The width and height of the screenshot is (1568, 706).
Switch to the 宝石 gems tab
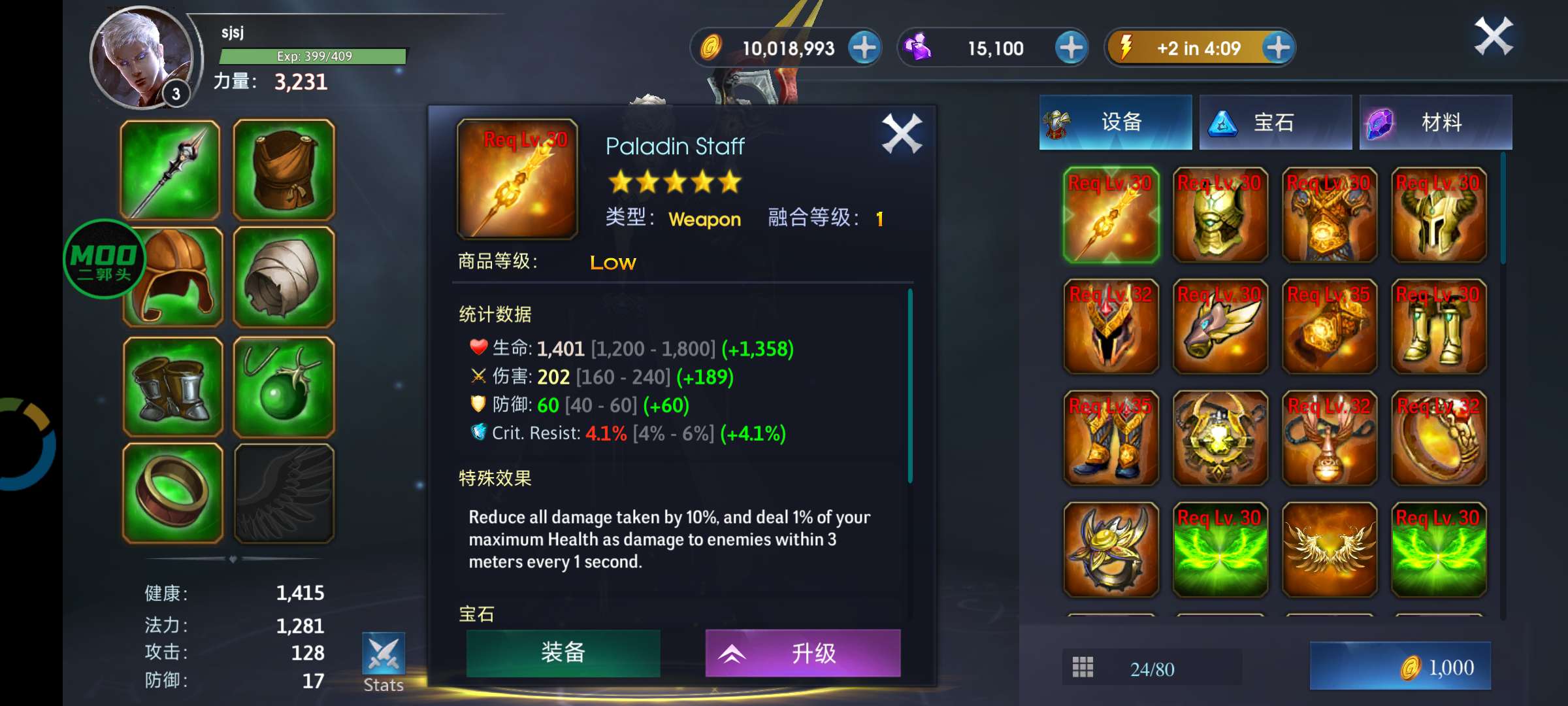[x=1275, y=122]
